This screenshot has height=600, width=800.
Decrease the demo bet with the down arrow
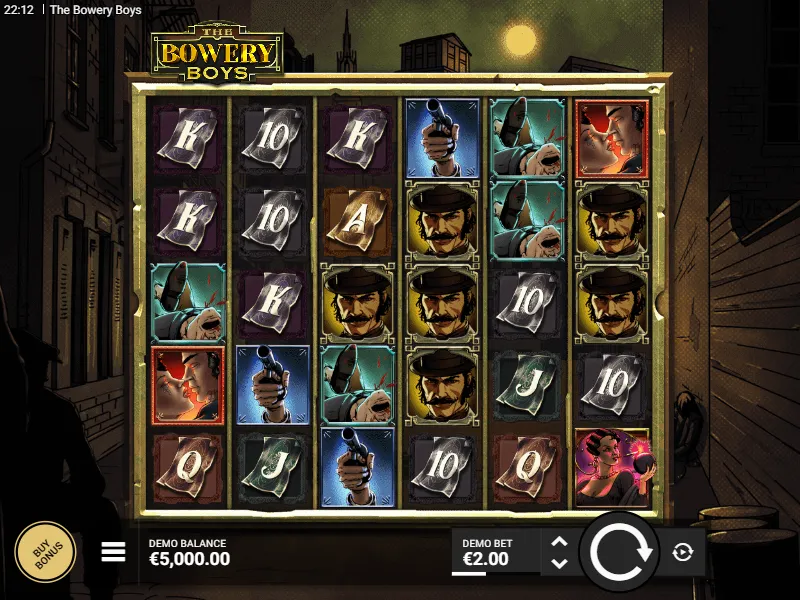[x=560, y=562]
